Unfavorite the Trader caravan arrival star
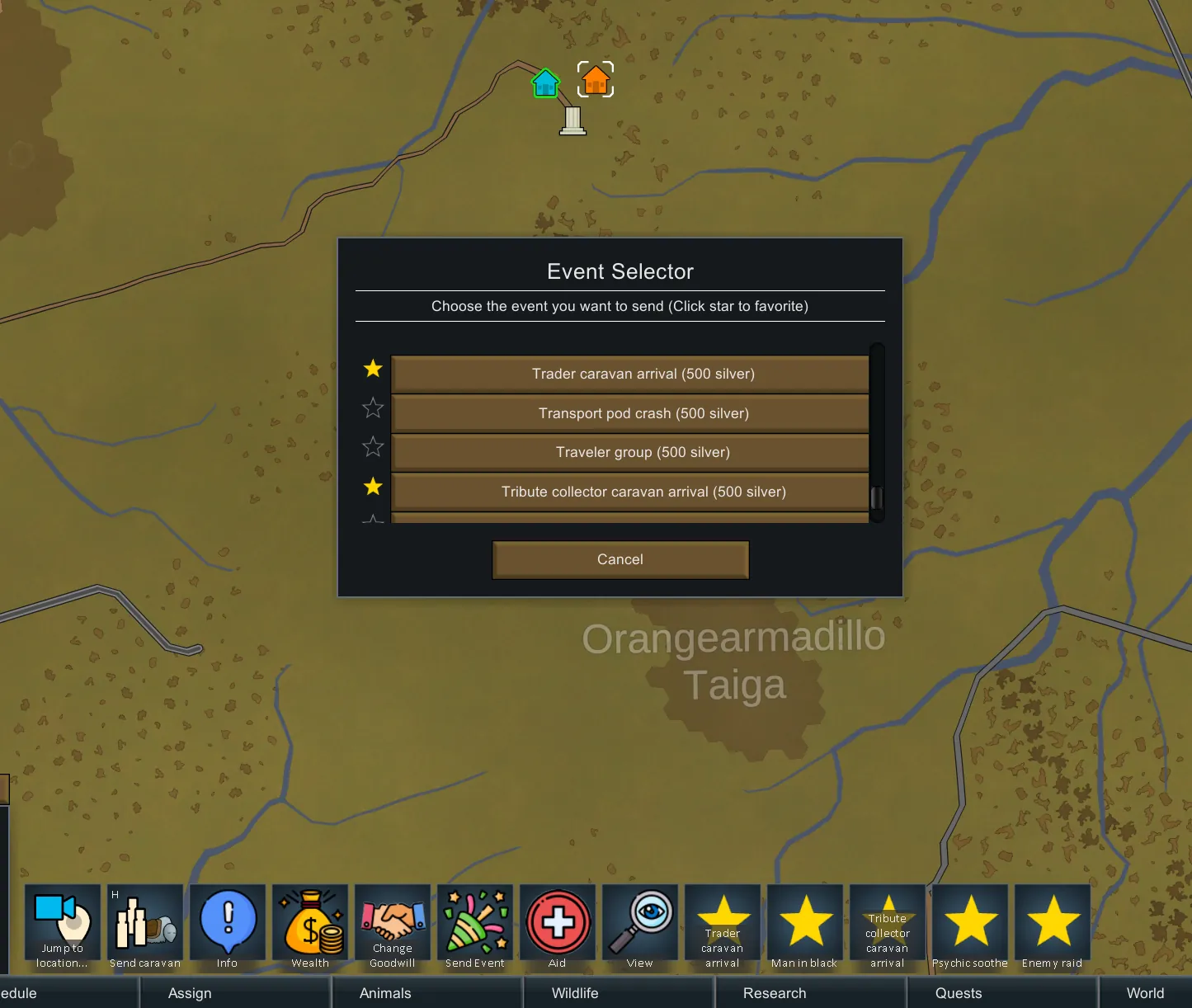 (x=373, y=369)
